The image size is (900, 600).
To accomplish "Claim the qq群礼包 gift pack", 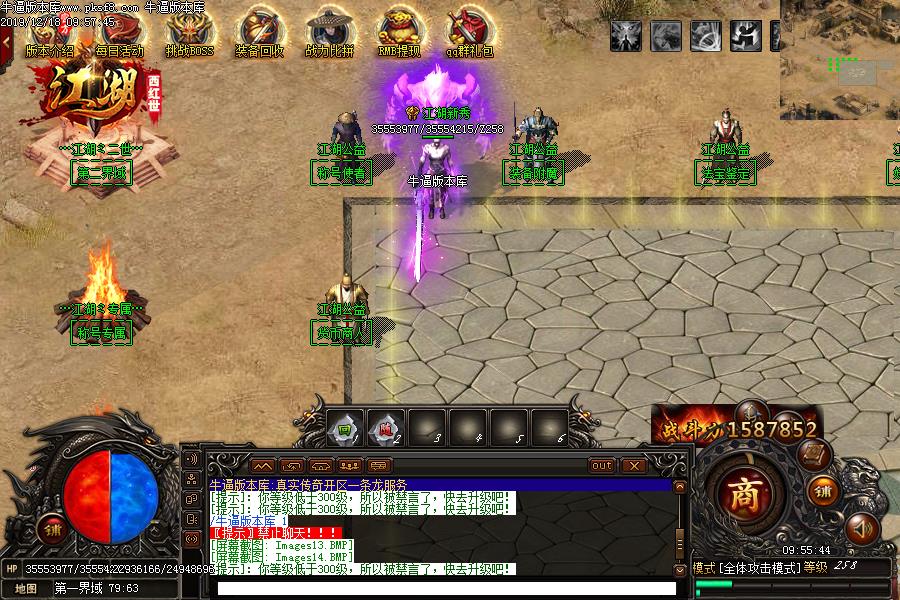I will [467, 35].
